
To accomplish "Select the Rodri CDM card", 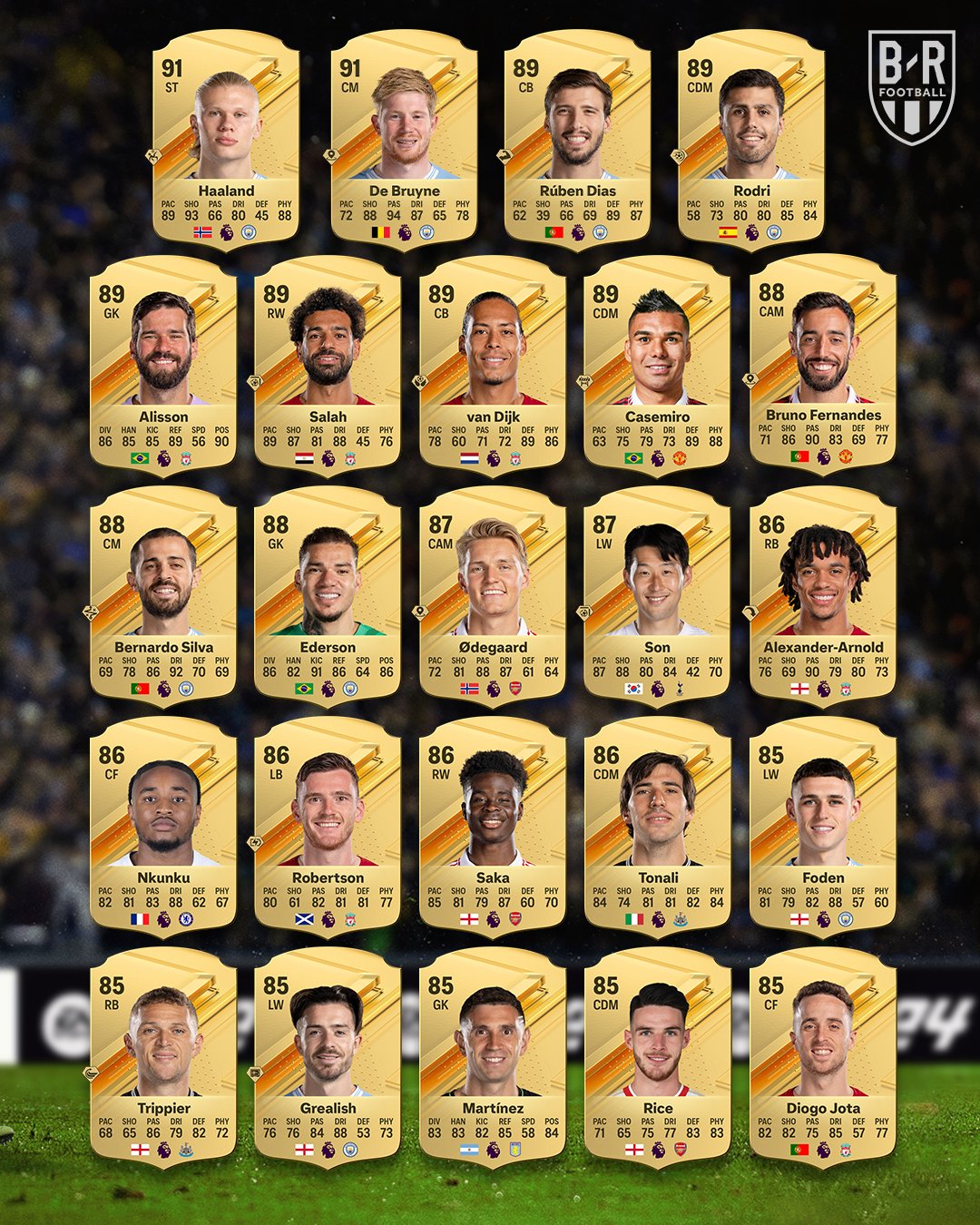I will click(x=751, y=136).
